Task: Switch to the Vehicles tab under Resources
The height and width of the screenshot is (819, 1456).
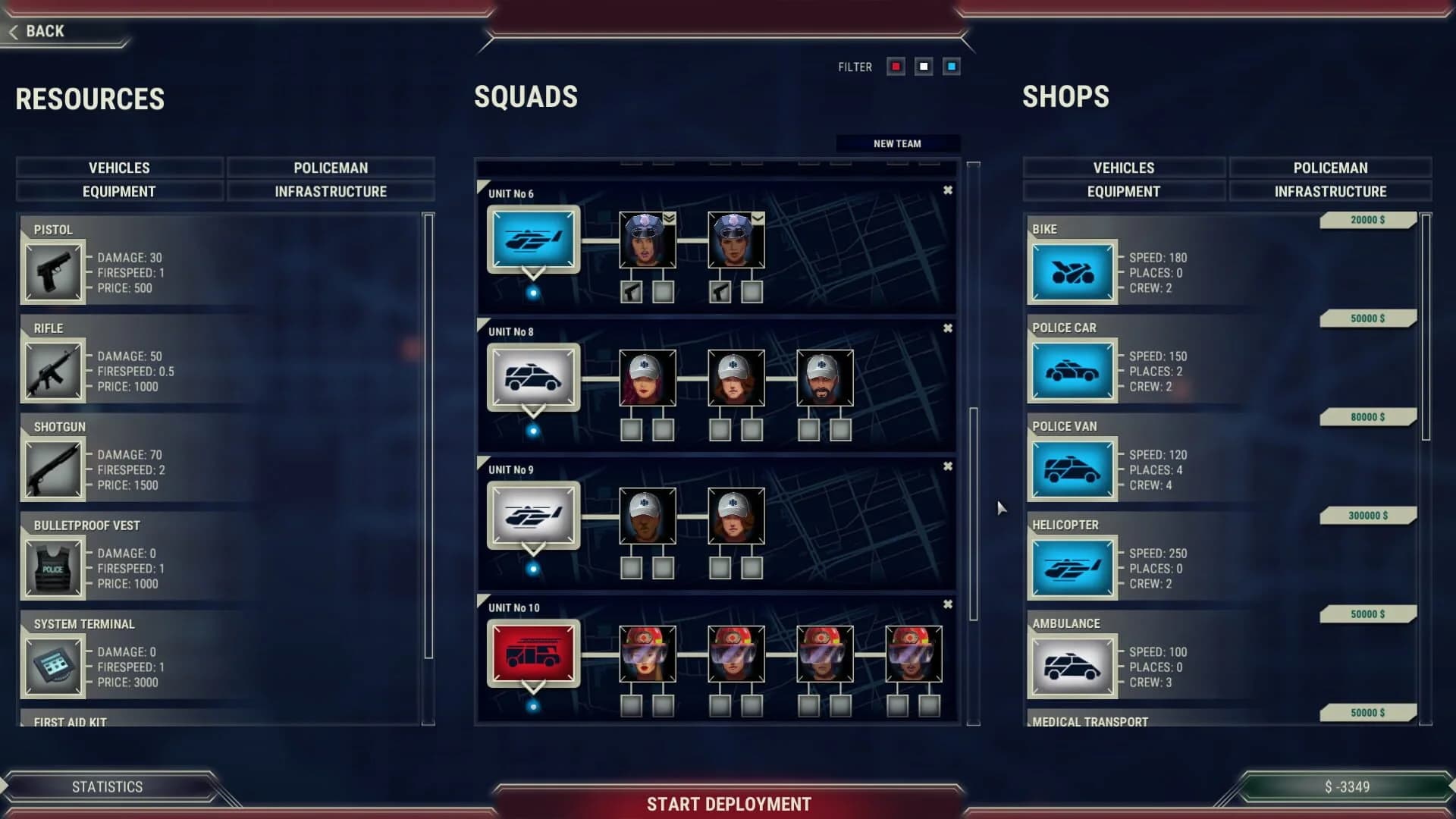Action: click(119, 168)
